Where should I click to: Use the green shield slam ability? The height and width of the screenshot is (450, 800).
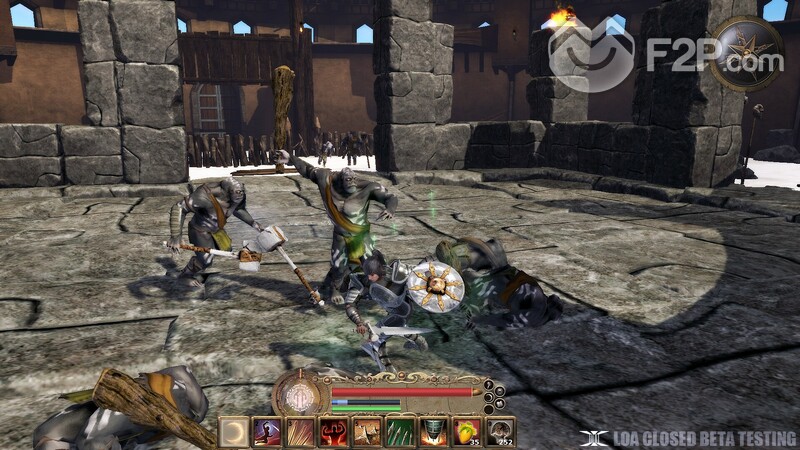[x=432, y=432]
